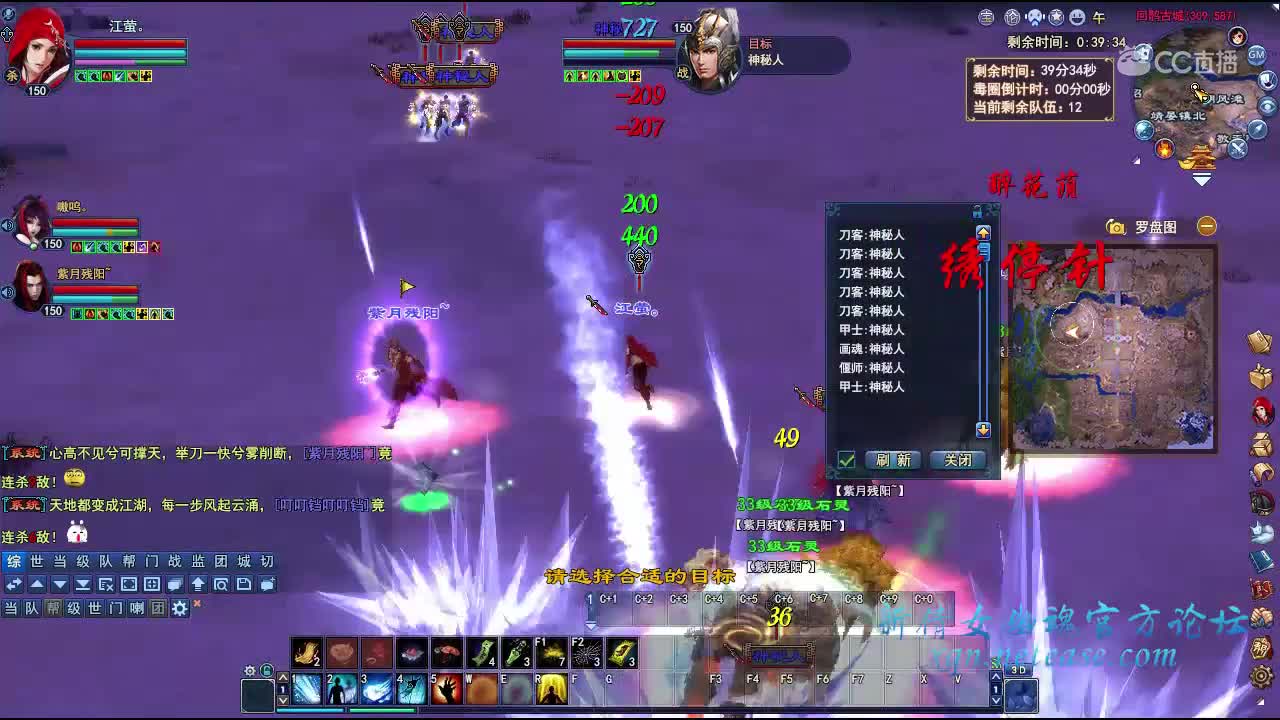Select 画魂:神秘人 in the target list

pos(872,347)
